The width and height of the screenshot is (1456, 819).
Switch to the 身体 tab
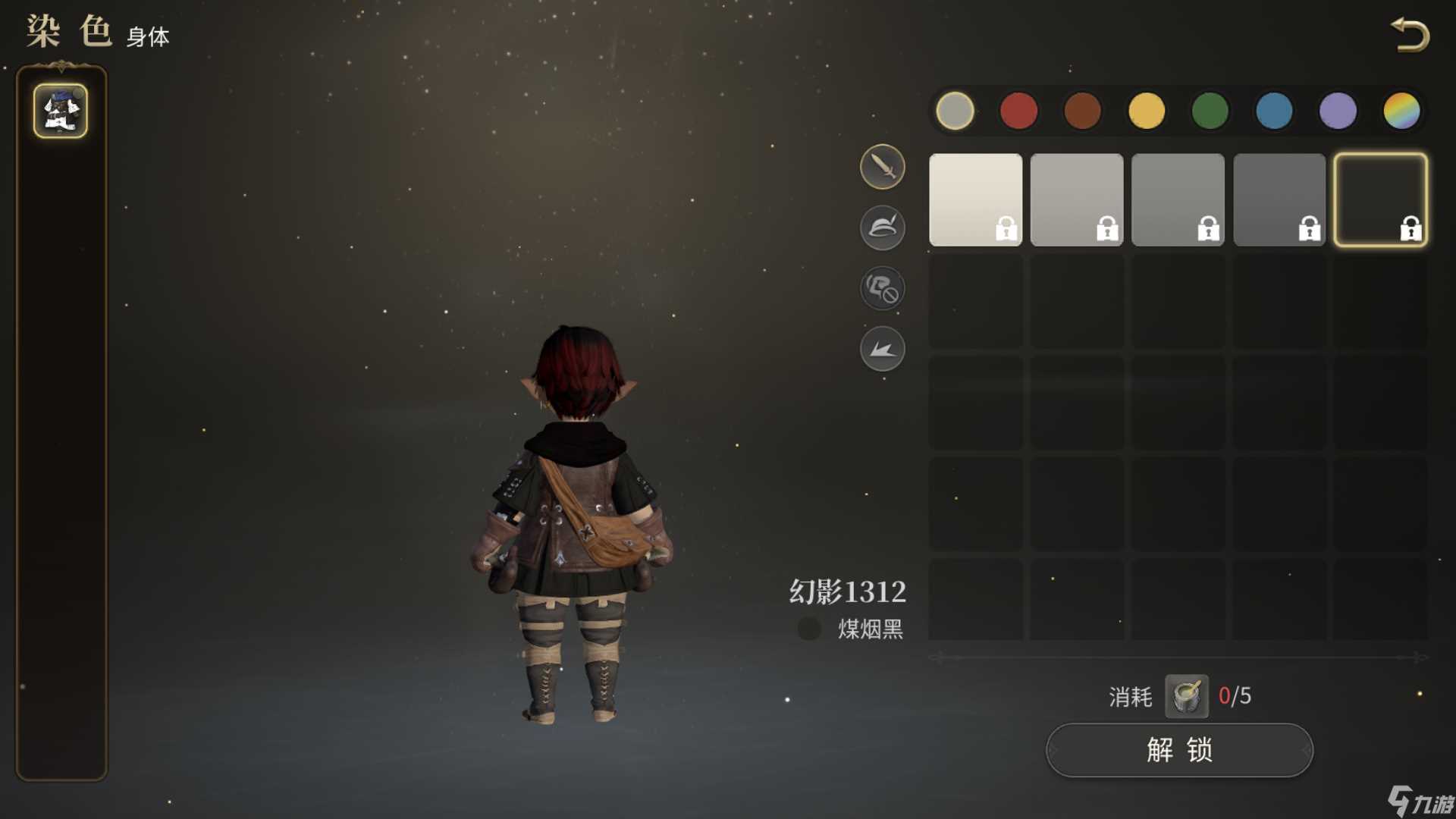point(149,36)
